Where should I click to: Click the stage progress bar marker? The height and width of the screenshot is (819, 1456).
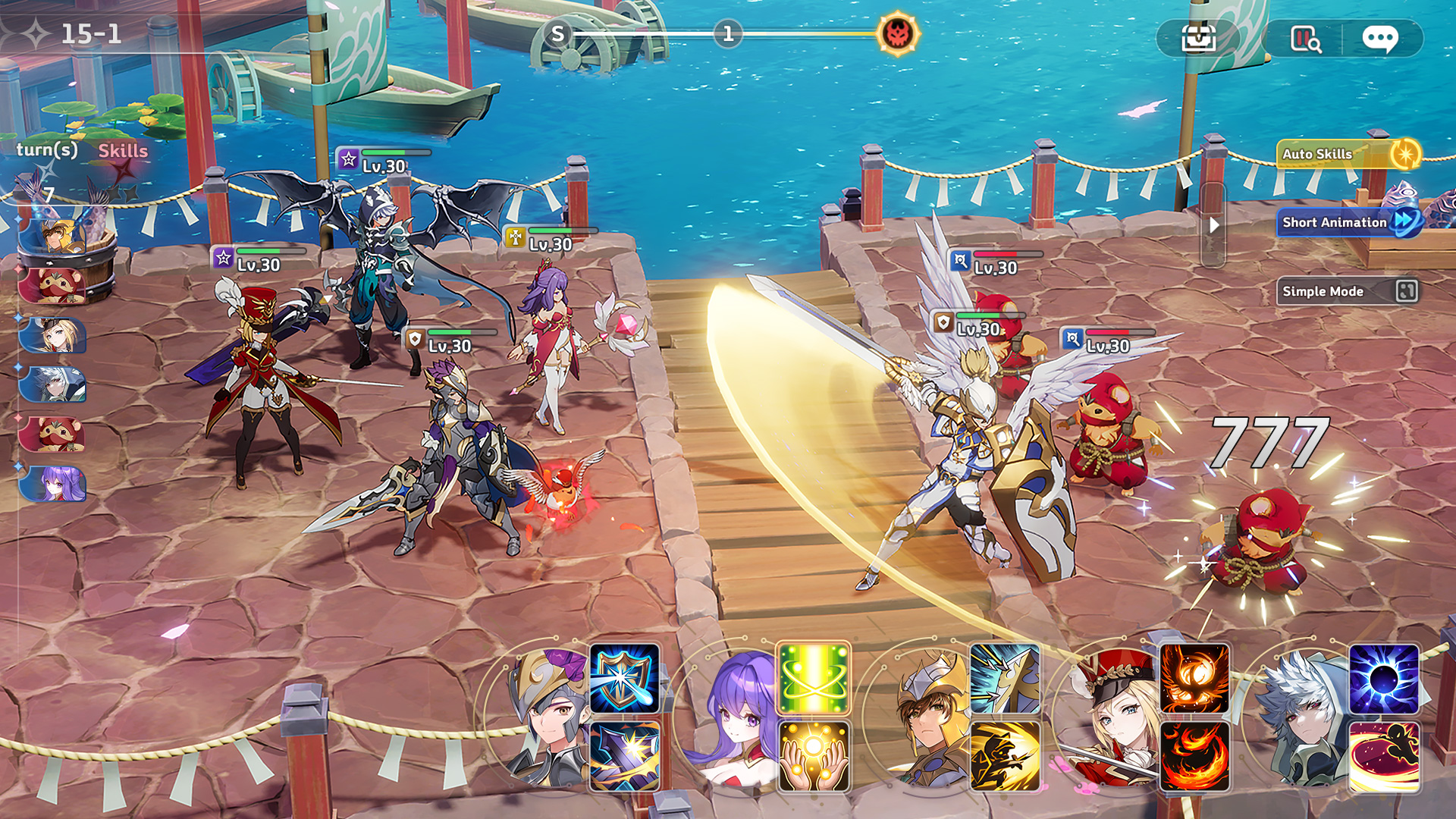pos(730,33)
